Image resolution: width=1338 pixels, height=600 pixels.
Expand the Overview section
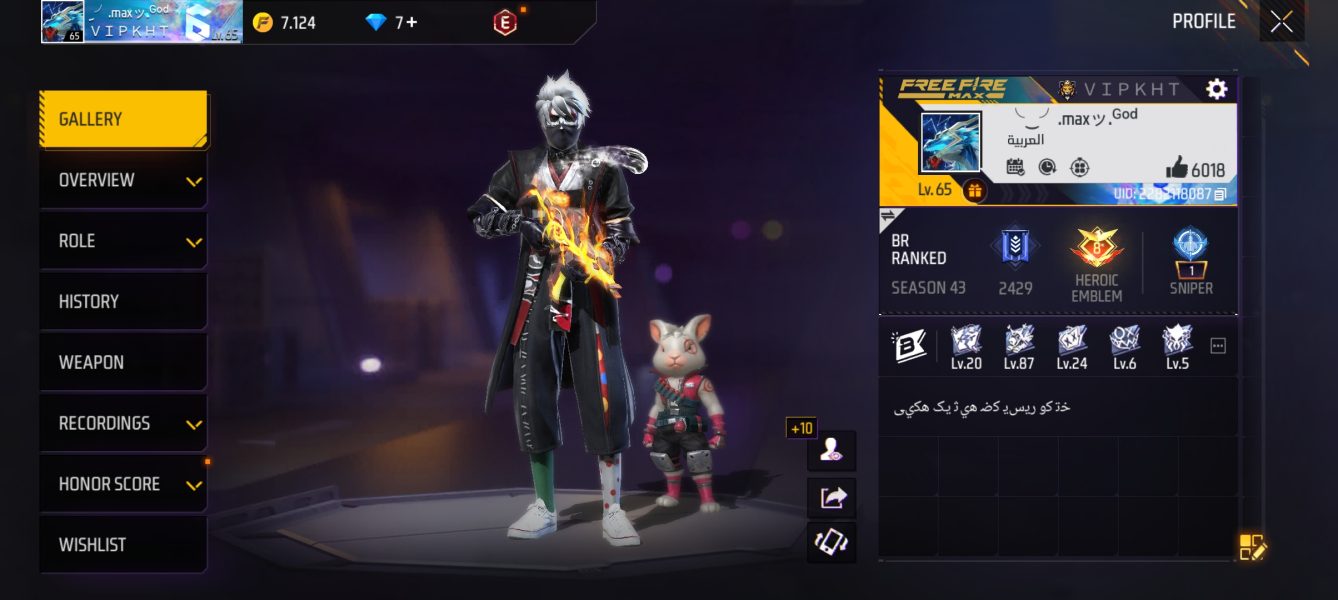[x=123, y=180]
